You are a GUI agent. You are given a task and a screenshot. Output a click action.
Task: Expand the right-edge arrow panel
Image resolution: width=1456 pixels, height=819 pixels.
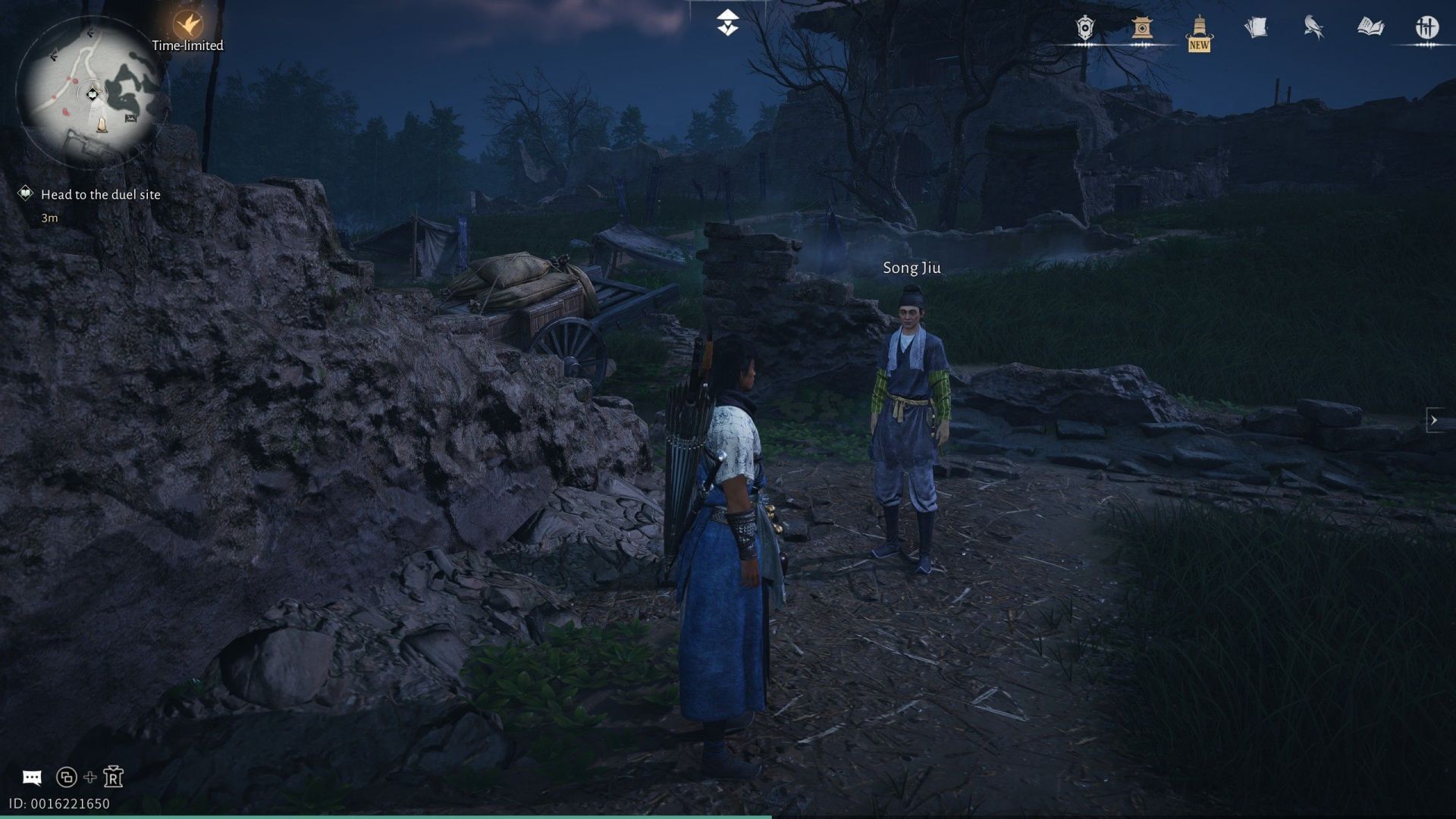[1434, 419]
